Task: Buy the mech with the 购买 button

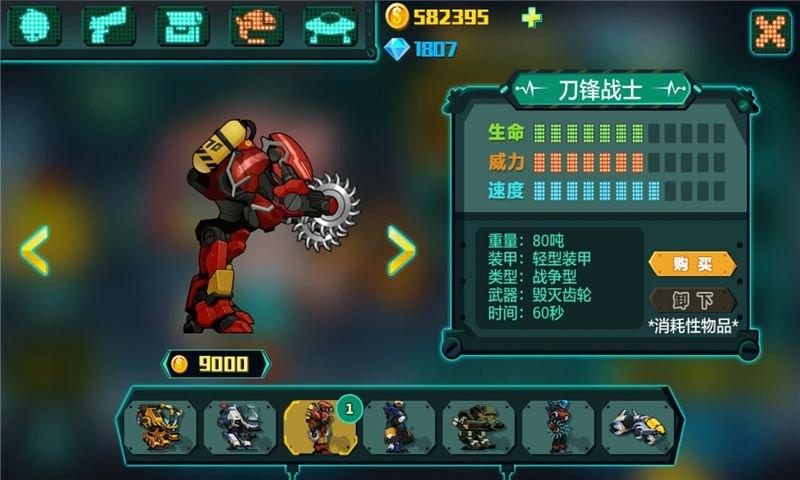Action: tap(692, 264)
